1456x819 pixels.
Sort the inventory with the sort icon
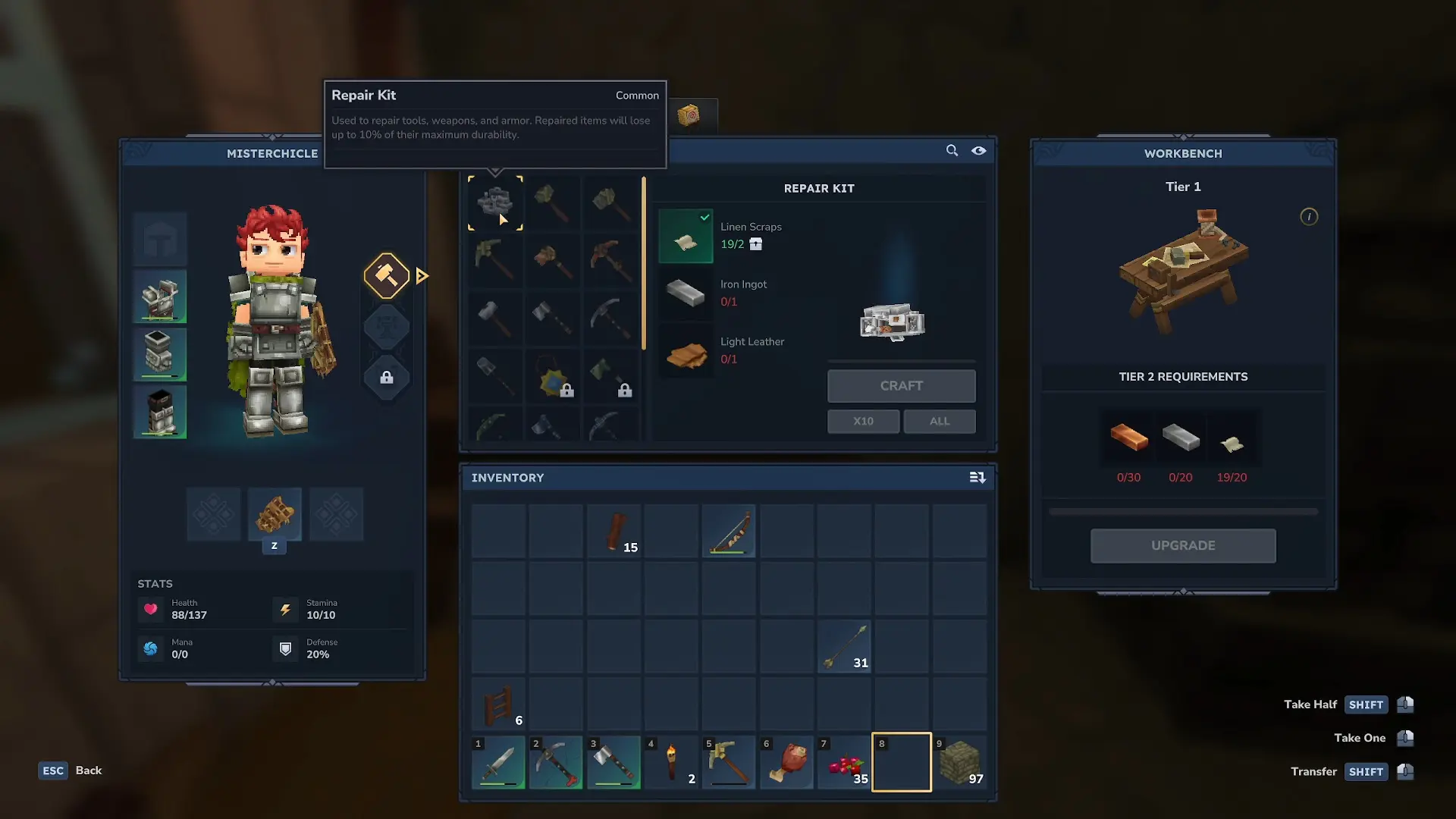[x=977, y=478]
